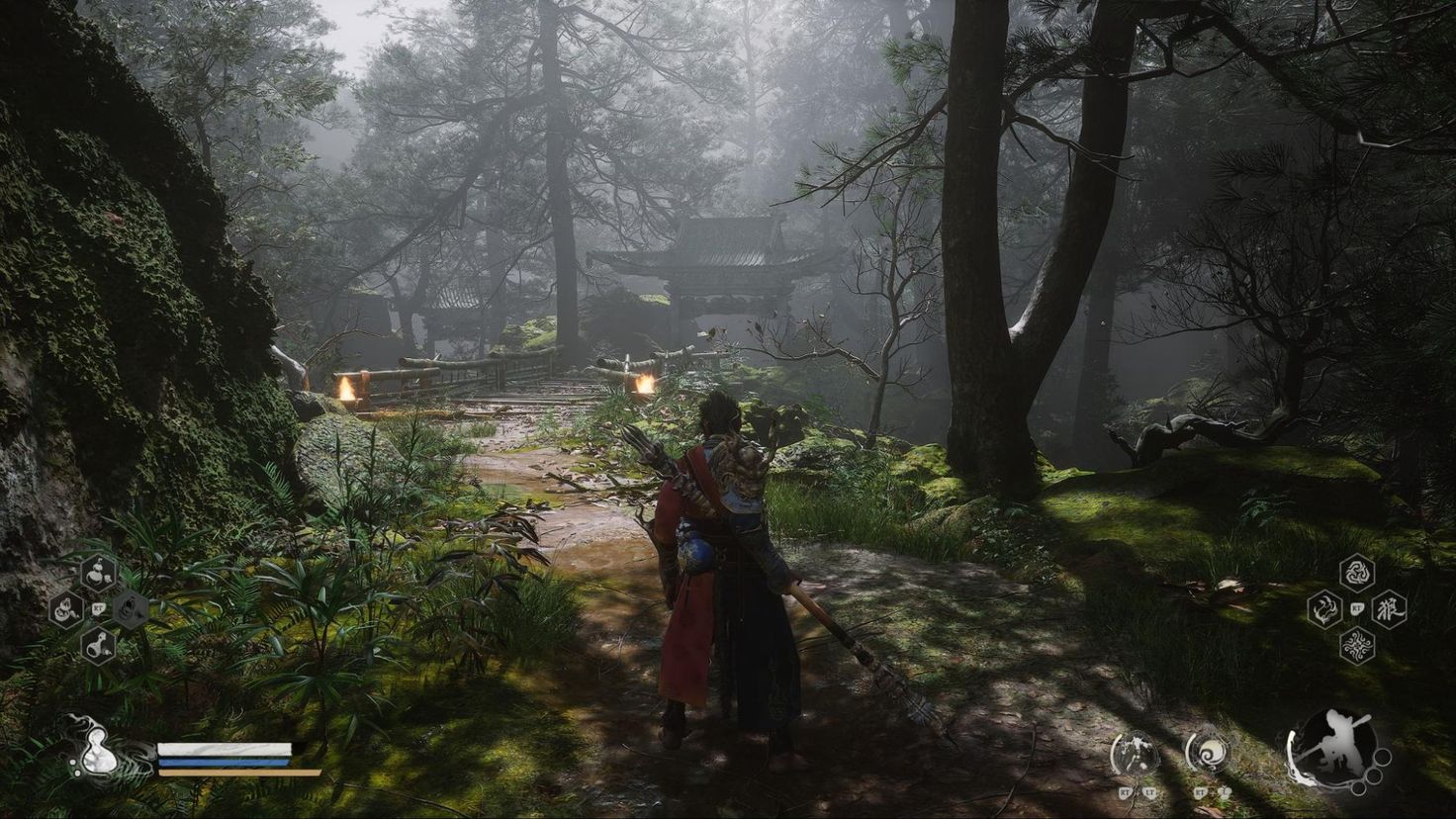This screenshot has height=819, width=1456.
Task: Click the white health bar bottom left
Action: click(x=223, y=750)
